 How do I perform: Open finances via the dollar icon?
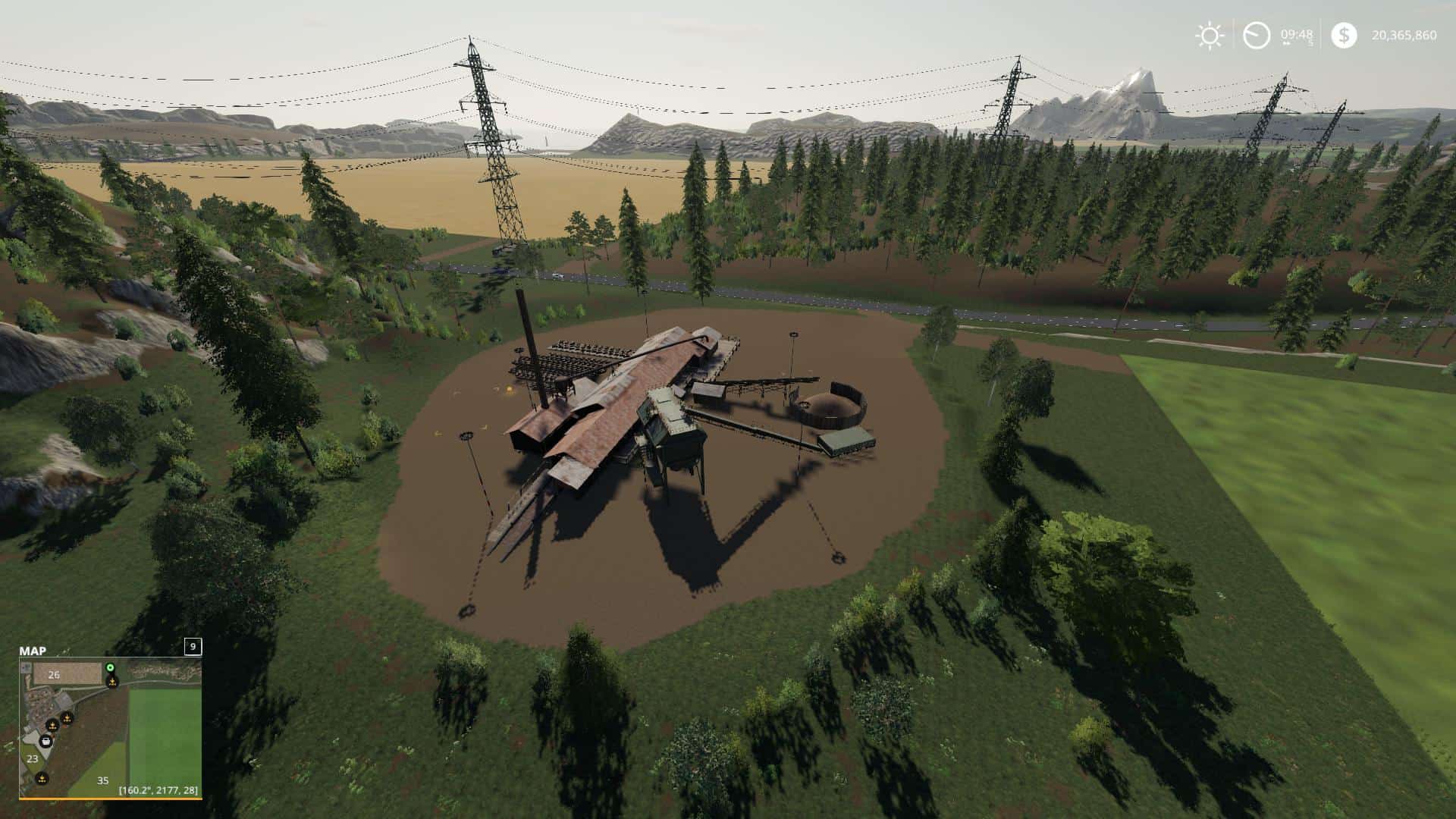click(x=1344, y=36)
